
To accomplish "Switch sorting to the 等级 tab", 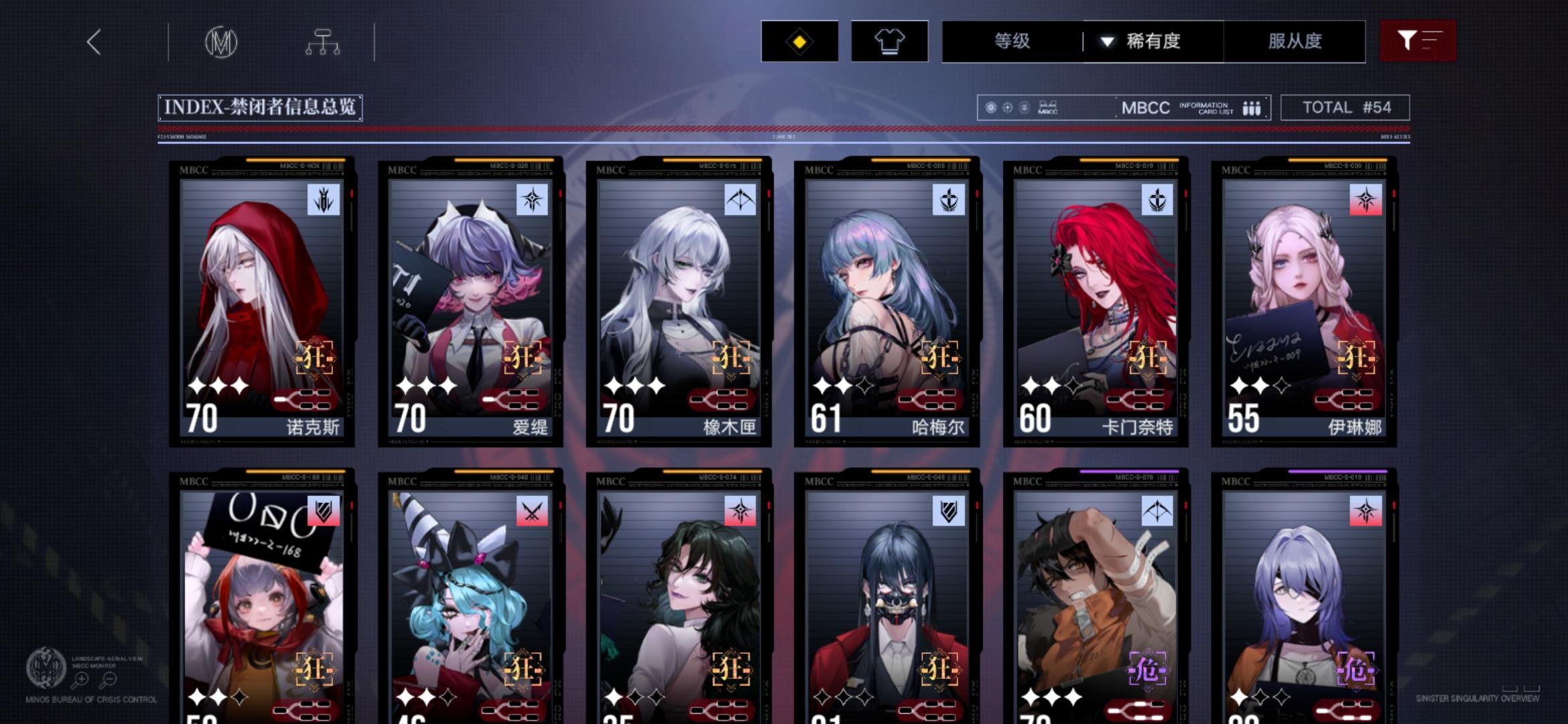I will 1014,41.
